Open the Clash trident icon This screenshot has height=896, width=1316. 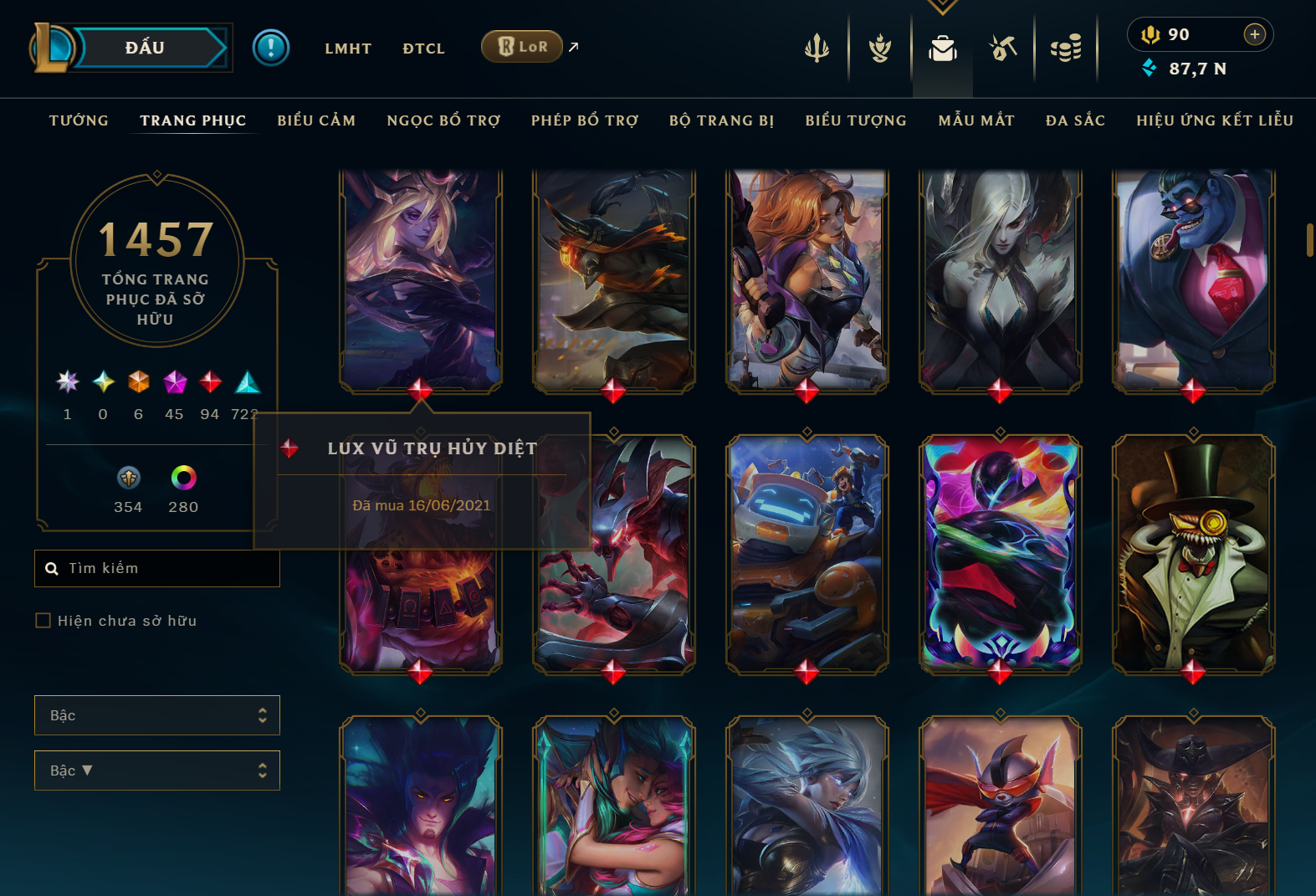[816, 48]
